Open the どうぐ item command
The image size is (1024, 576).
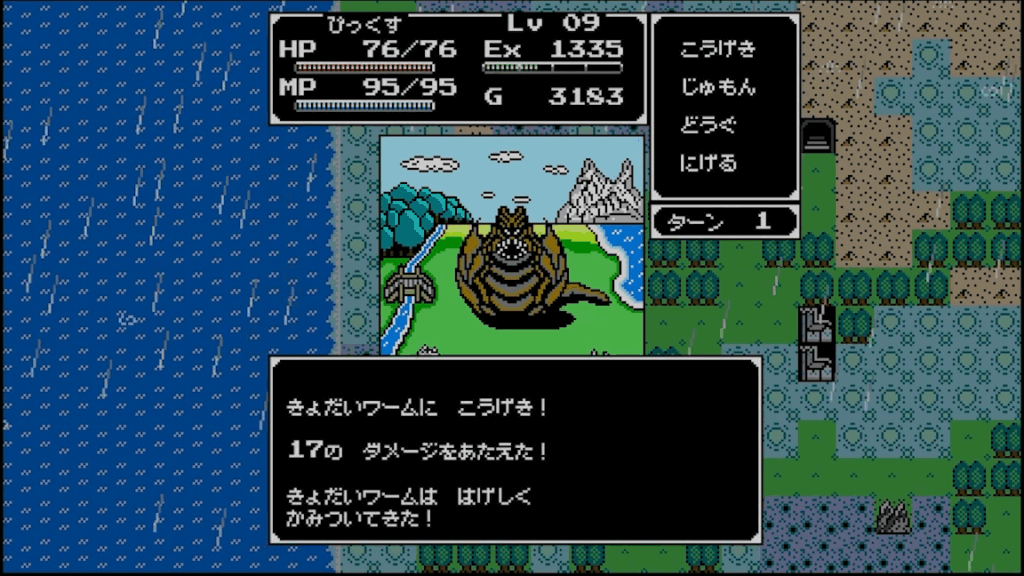708,125
